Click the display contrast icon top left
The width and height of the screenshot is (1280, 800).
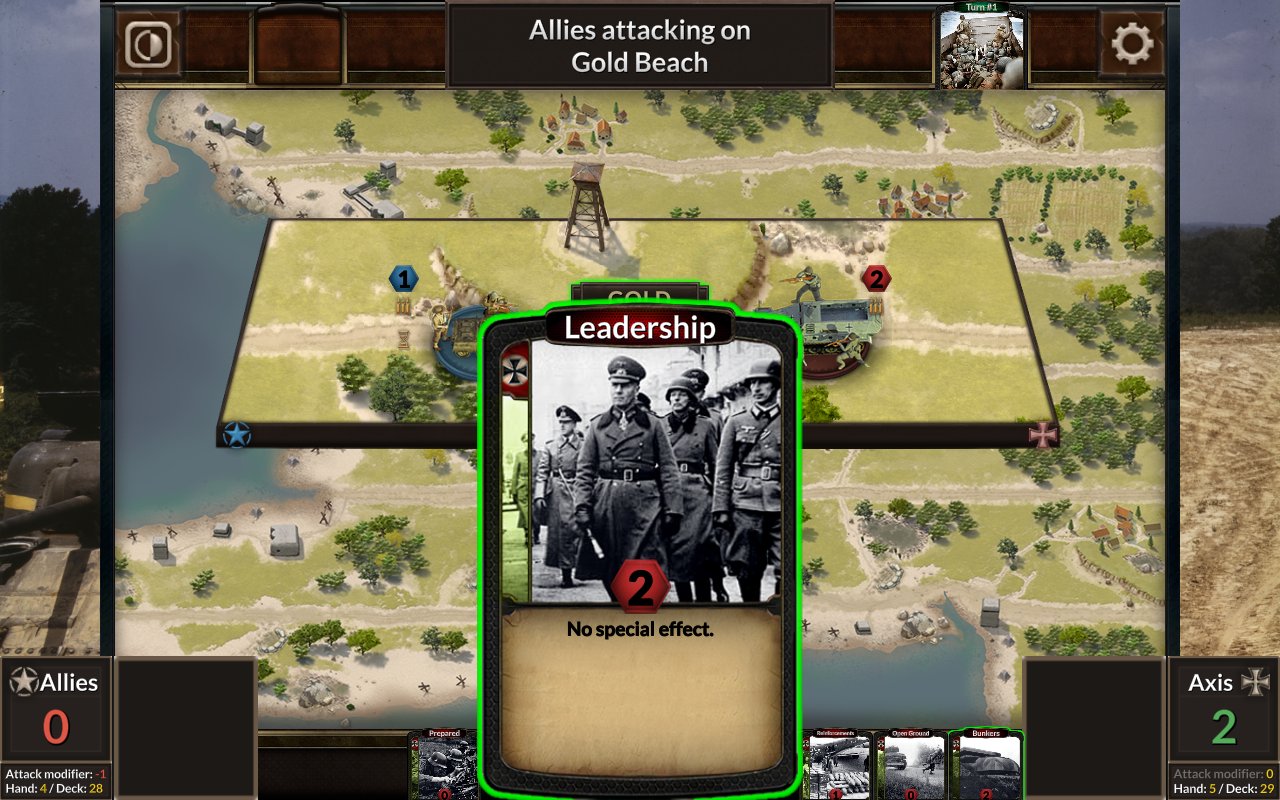pyautogui.click(x=146, y=45)
